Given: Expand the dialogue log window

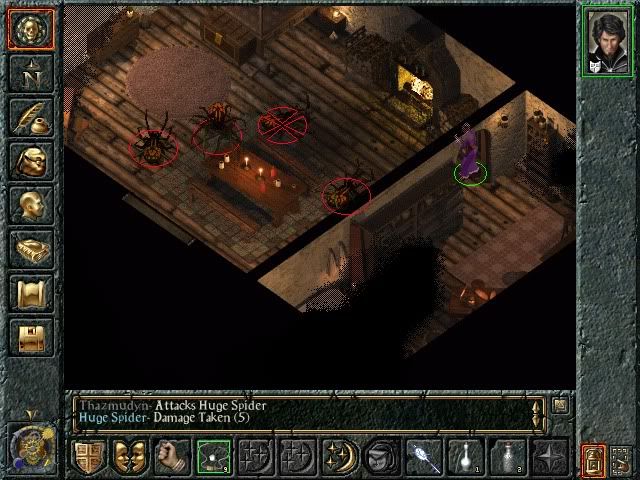Looking at the screenshot, I should click(x=561, y=406).
